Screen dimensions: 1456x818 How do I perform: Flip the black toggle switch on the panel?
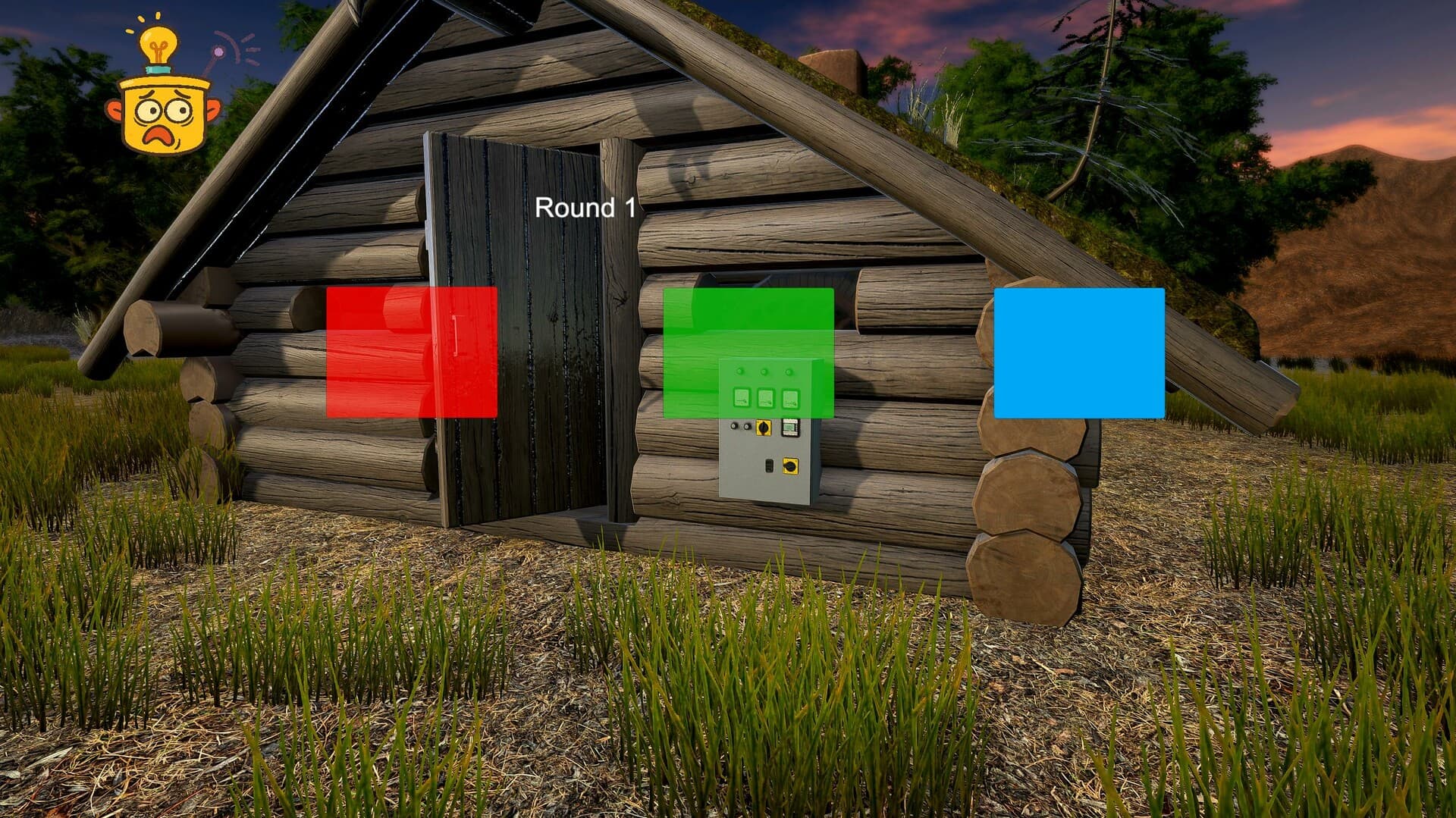coord(770,466)
